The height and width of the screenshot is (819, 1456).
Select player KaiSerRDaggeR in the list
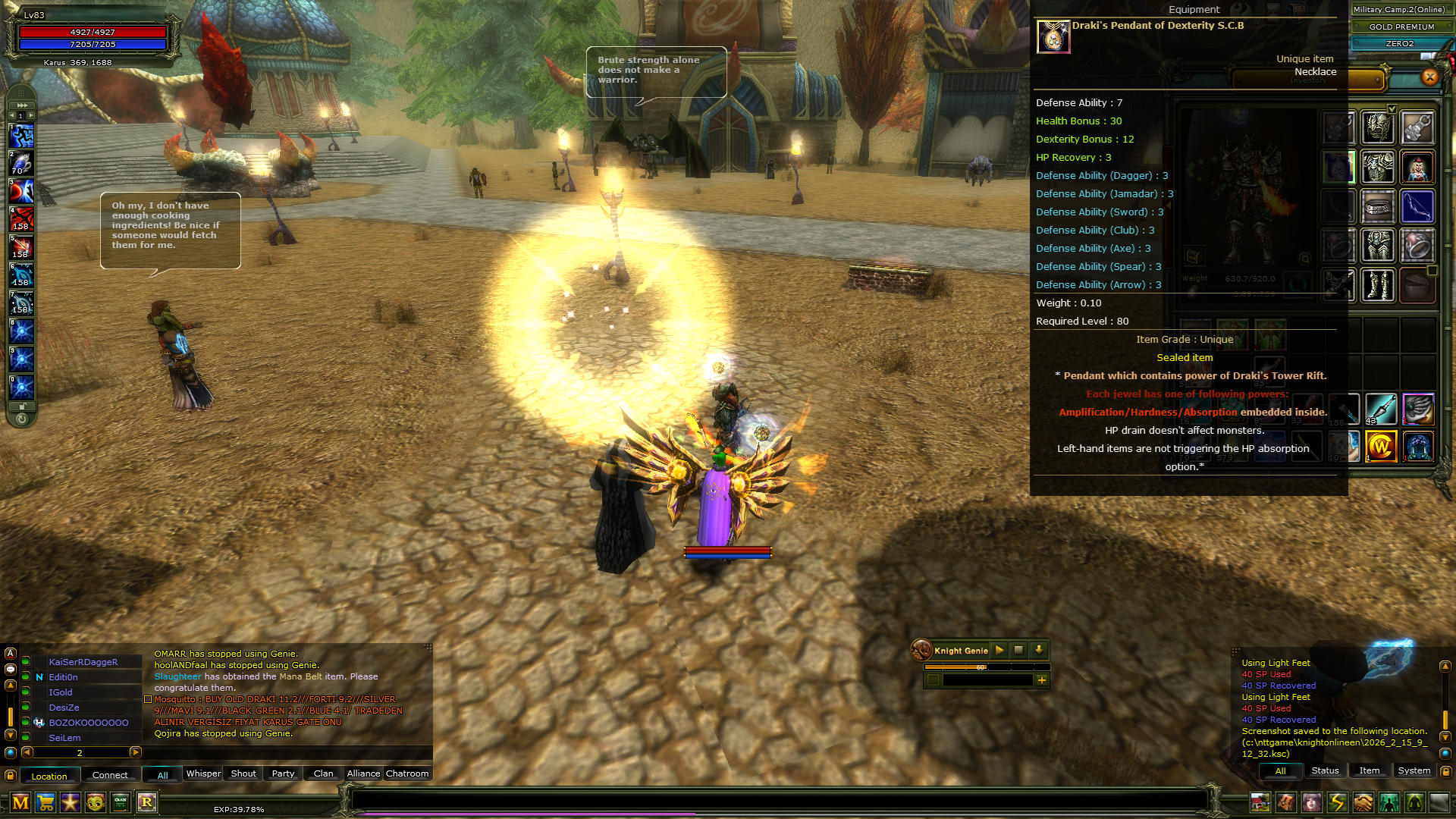pos(83,662)
